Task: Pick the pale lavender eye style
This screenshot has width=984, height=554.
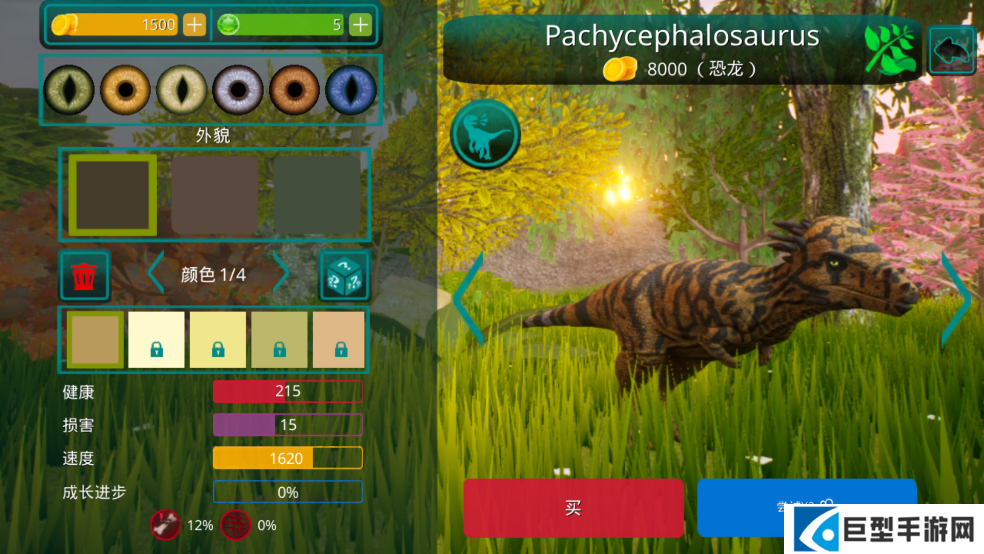Action: tap(237, 90)
